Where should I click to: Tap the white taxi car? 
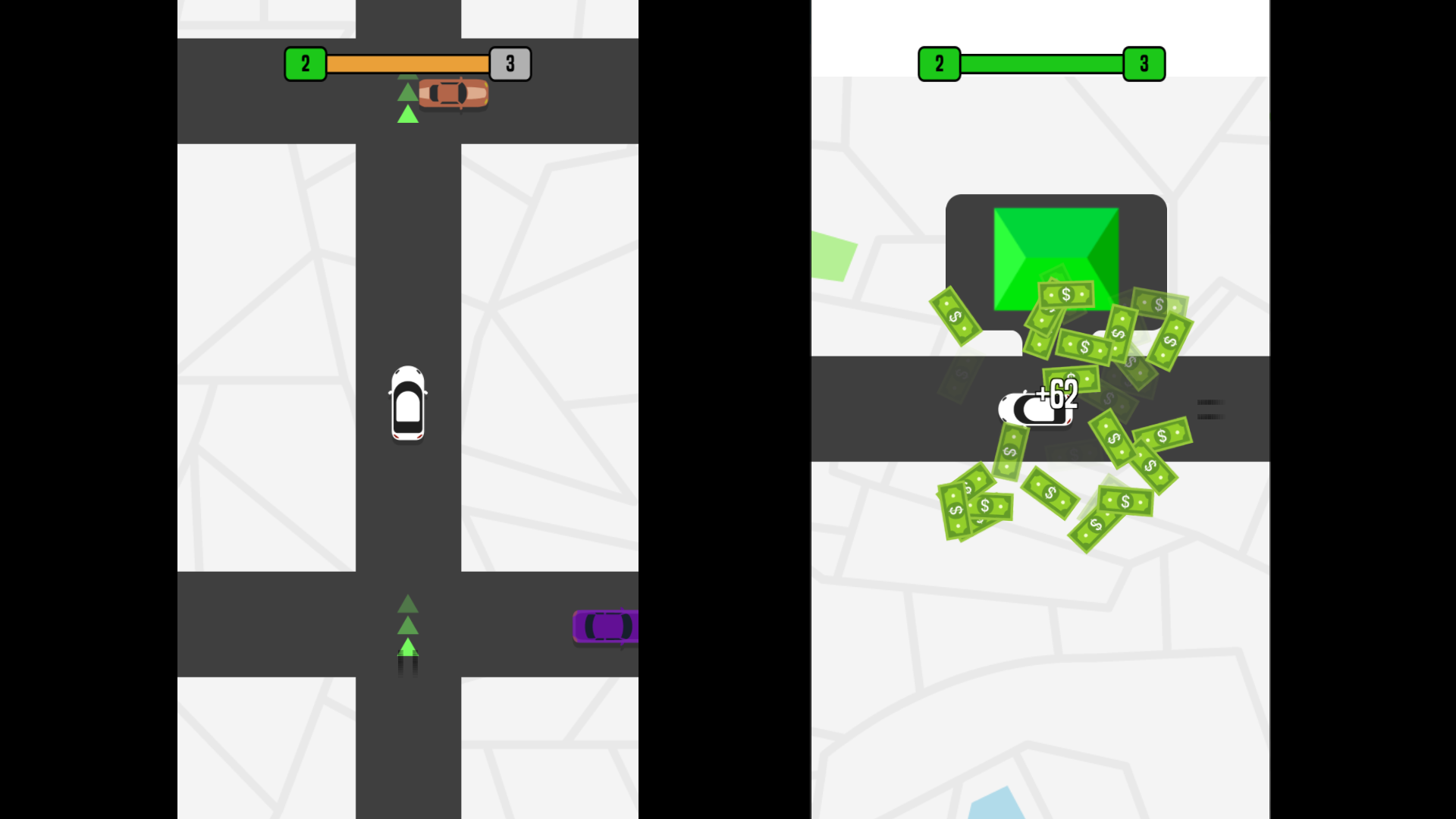coord(408,403)
